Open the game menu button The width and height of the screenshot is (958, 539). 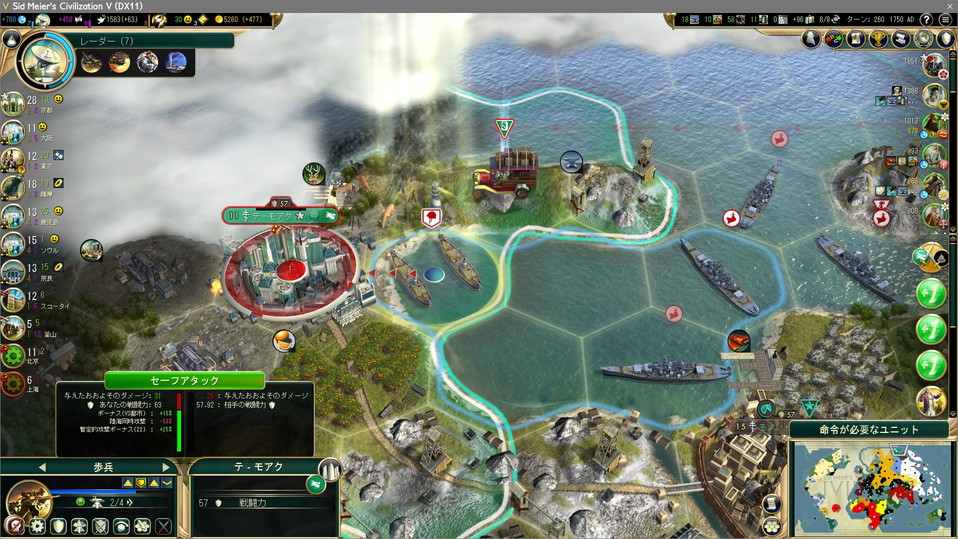(947, 19)
